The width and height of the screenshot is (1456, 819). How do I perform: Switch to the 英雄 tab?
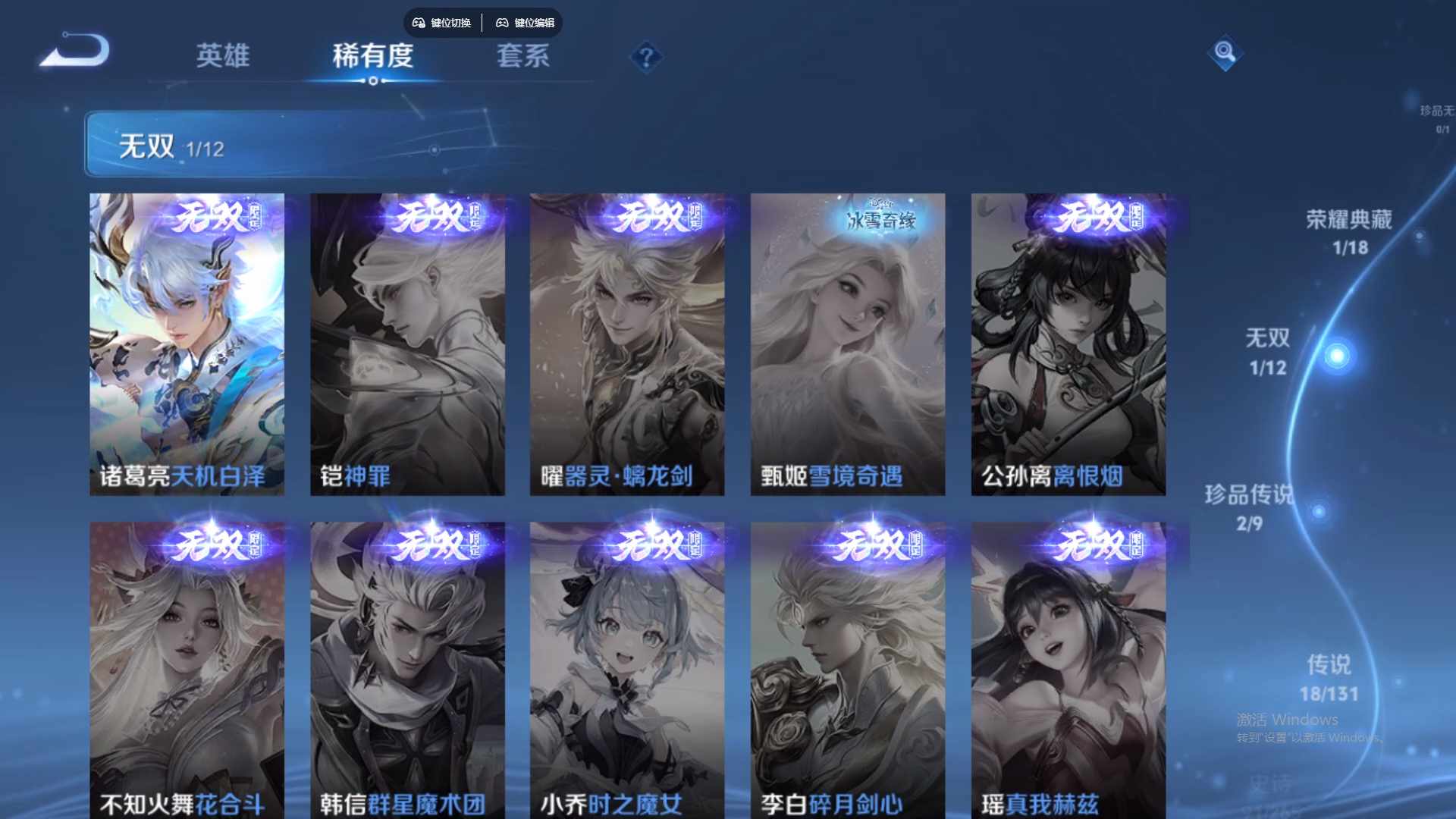[223, 56]
